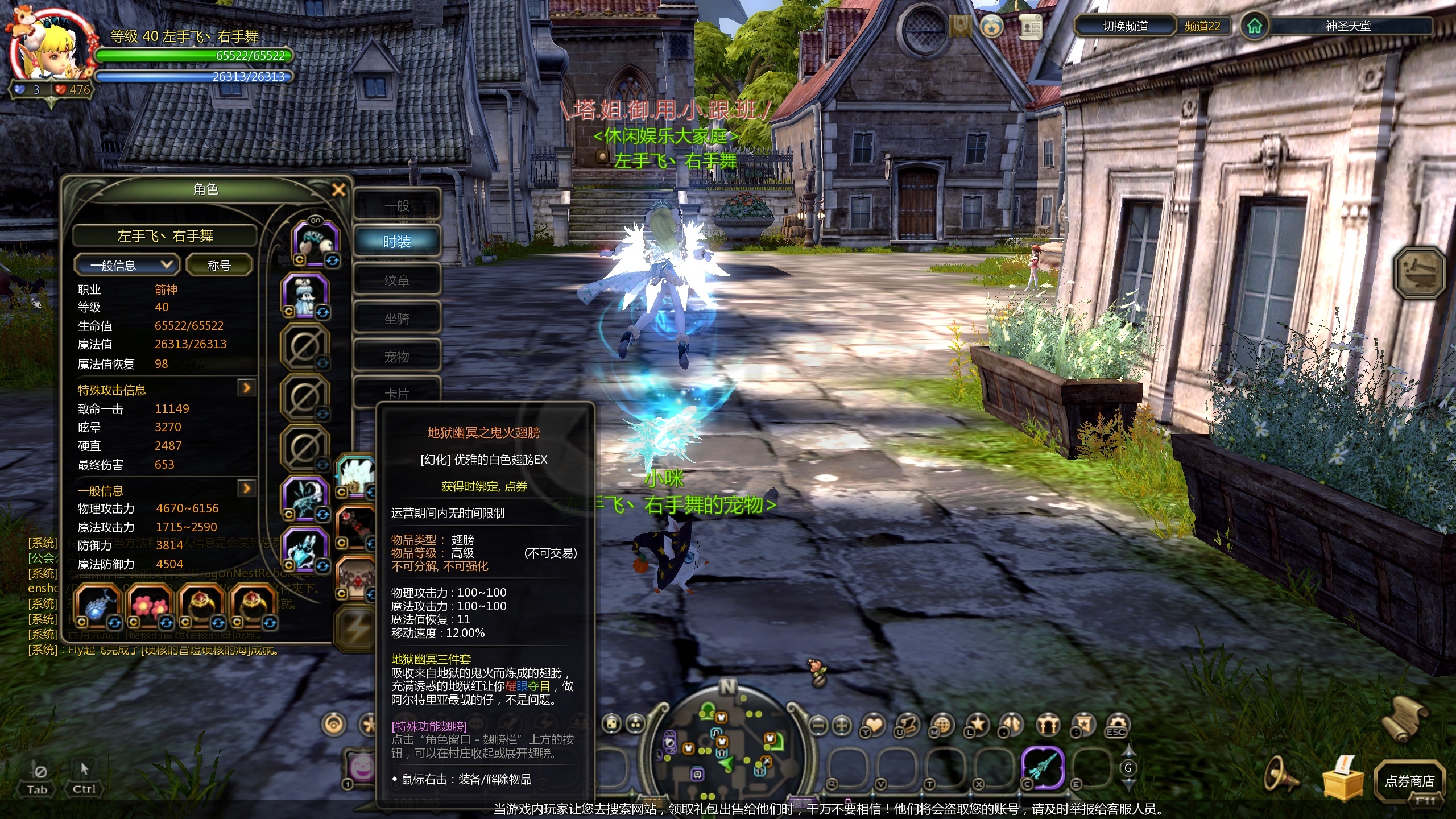Switch to the 一般 equipment tab

click(x=397, y=206)
